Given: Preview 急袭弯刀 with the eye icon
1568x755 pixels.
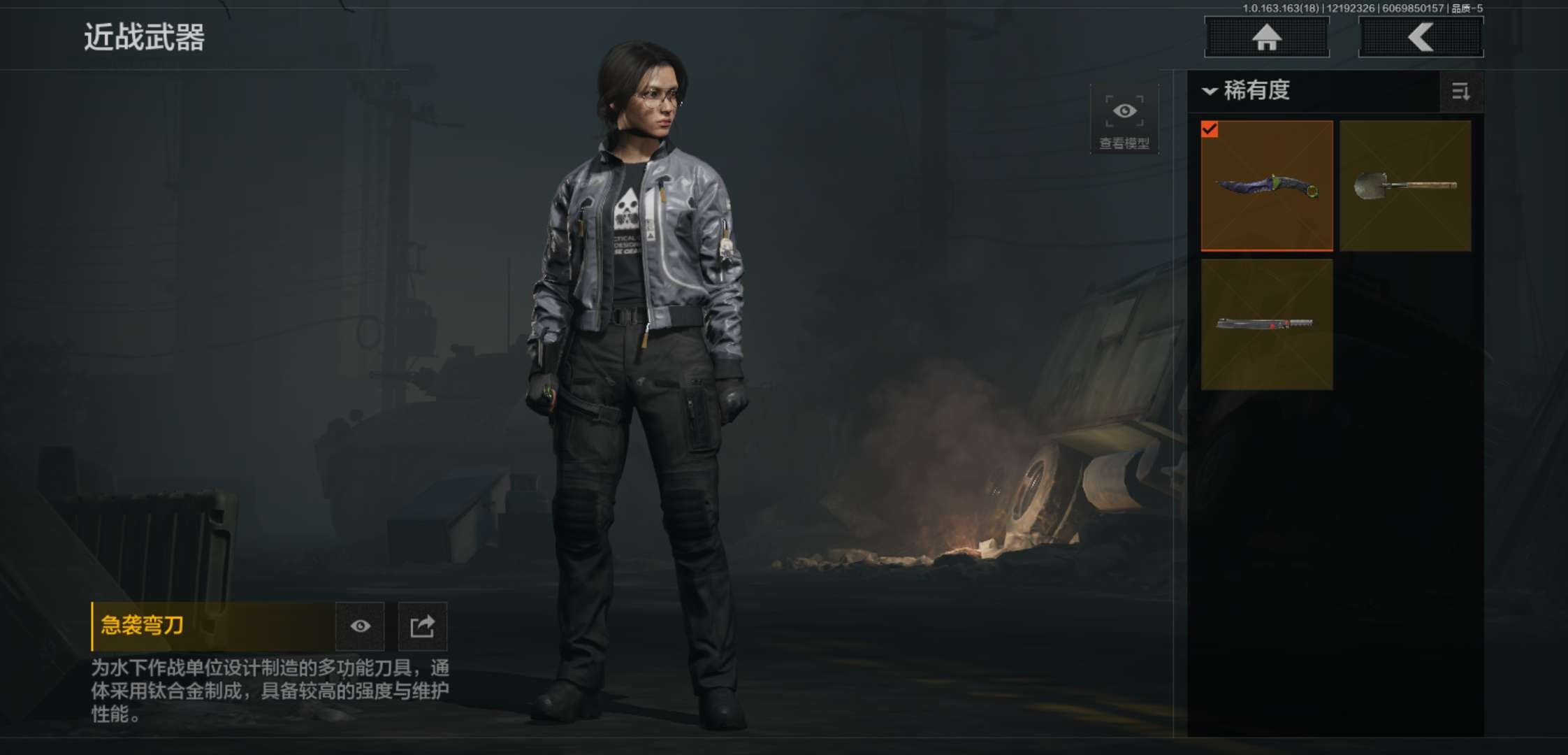Looking at the screenshot, I should [360, 626].
